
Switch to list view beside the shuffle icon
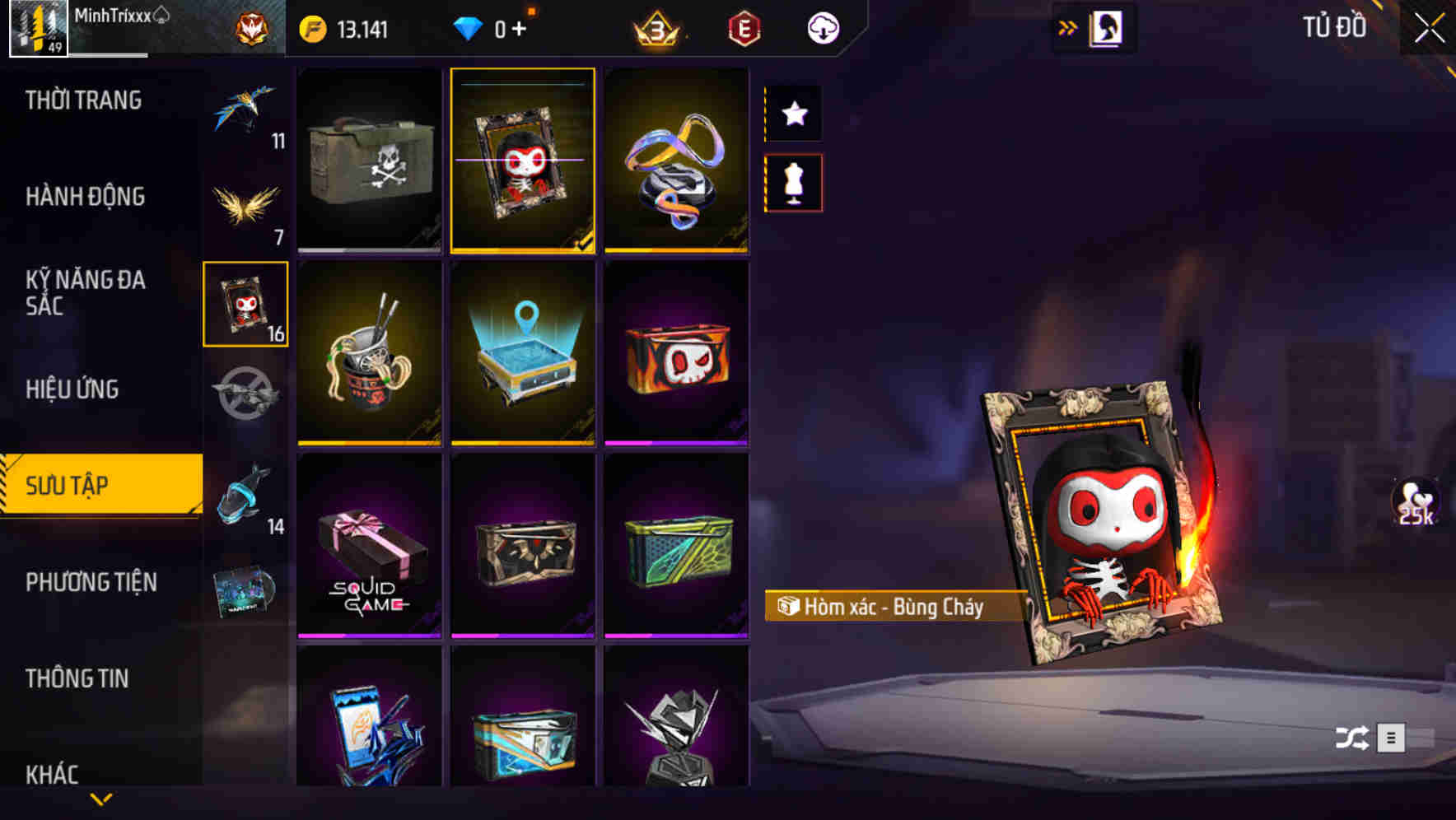pos(1392,736)
